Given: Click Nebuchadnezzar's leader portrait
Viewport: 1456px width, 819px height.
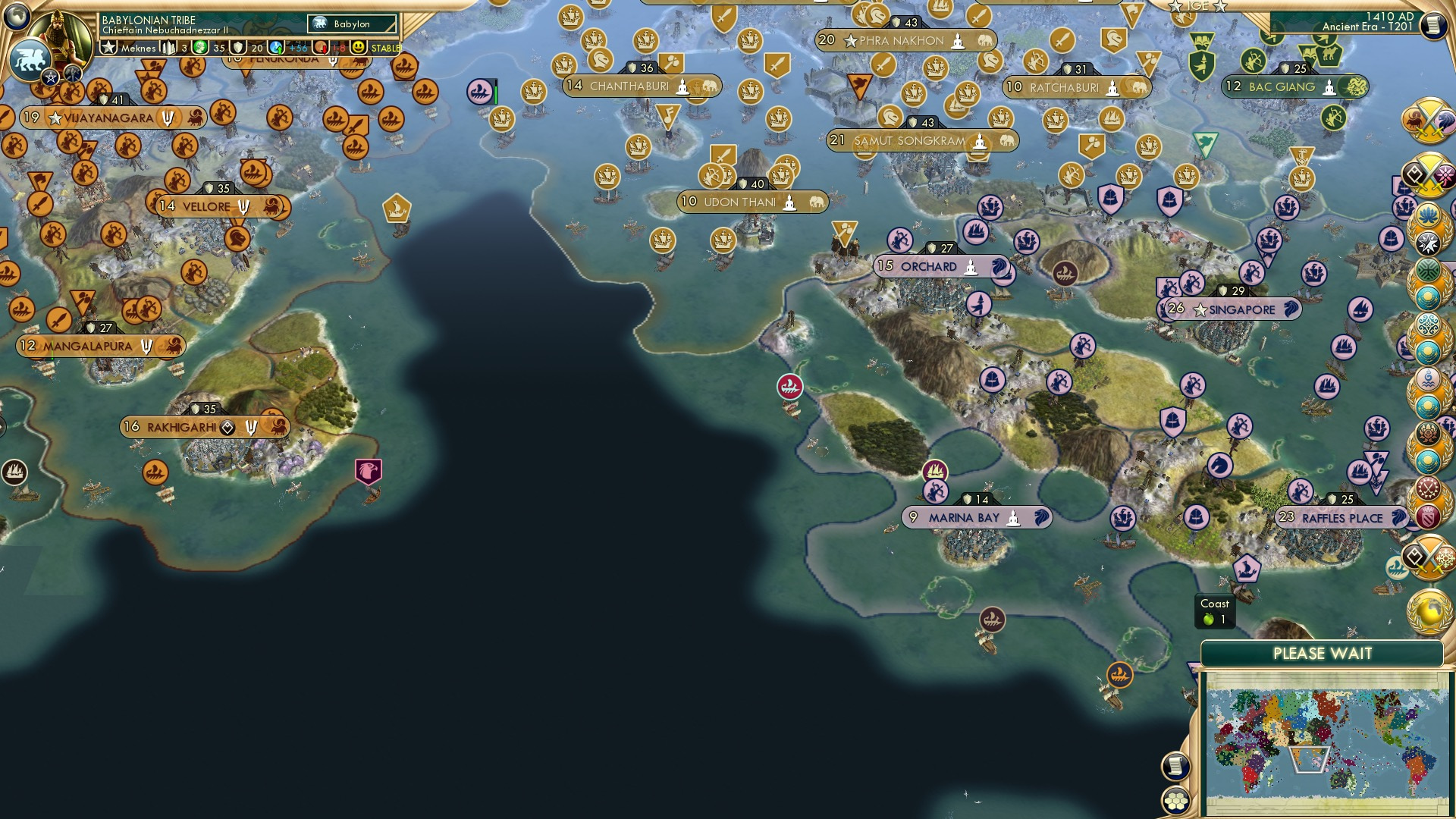Looking at the screenshot, I should pos(58,34).
